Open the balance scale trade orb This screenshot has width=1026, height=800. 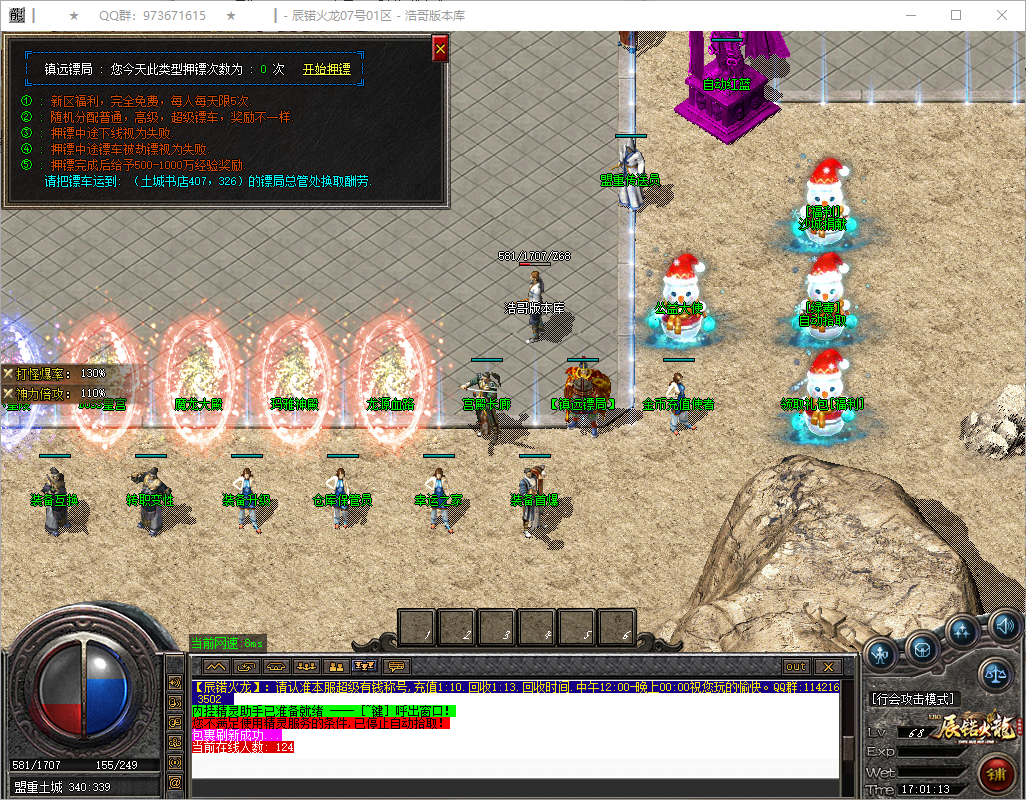tap(994, 674)
